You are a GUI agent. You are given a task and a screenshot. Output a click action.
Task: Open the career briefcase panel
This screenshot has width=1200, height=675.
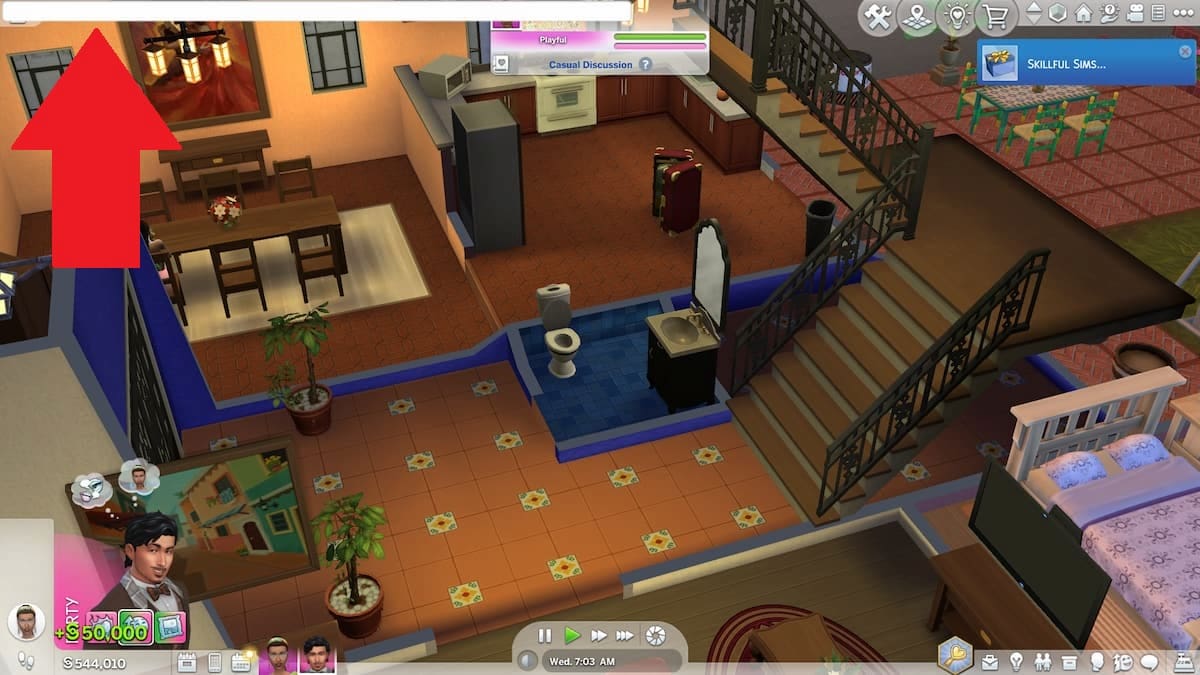(x=991, y=661)
